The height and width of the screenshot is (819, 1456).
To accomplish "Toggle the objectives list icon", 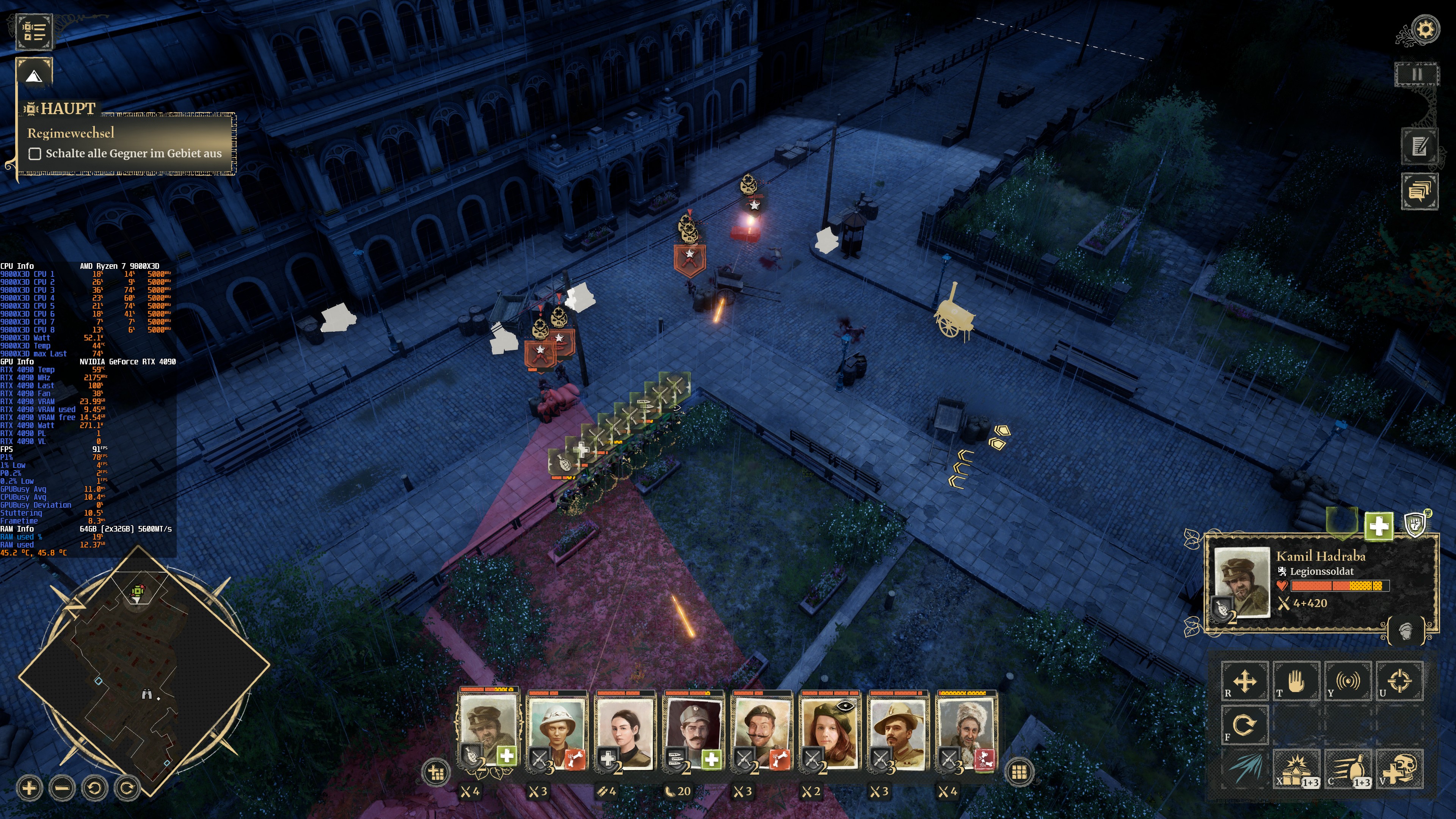I will (34, 31).
